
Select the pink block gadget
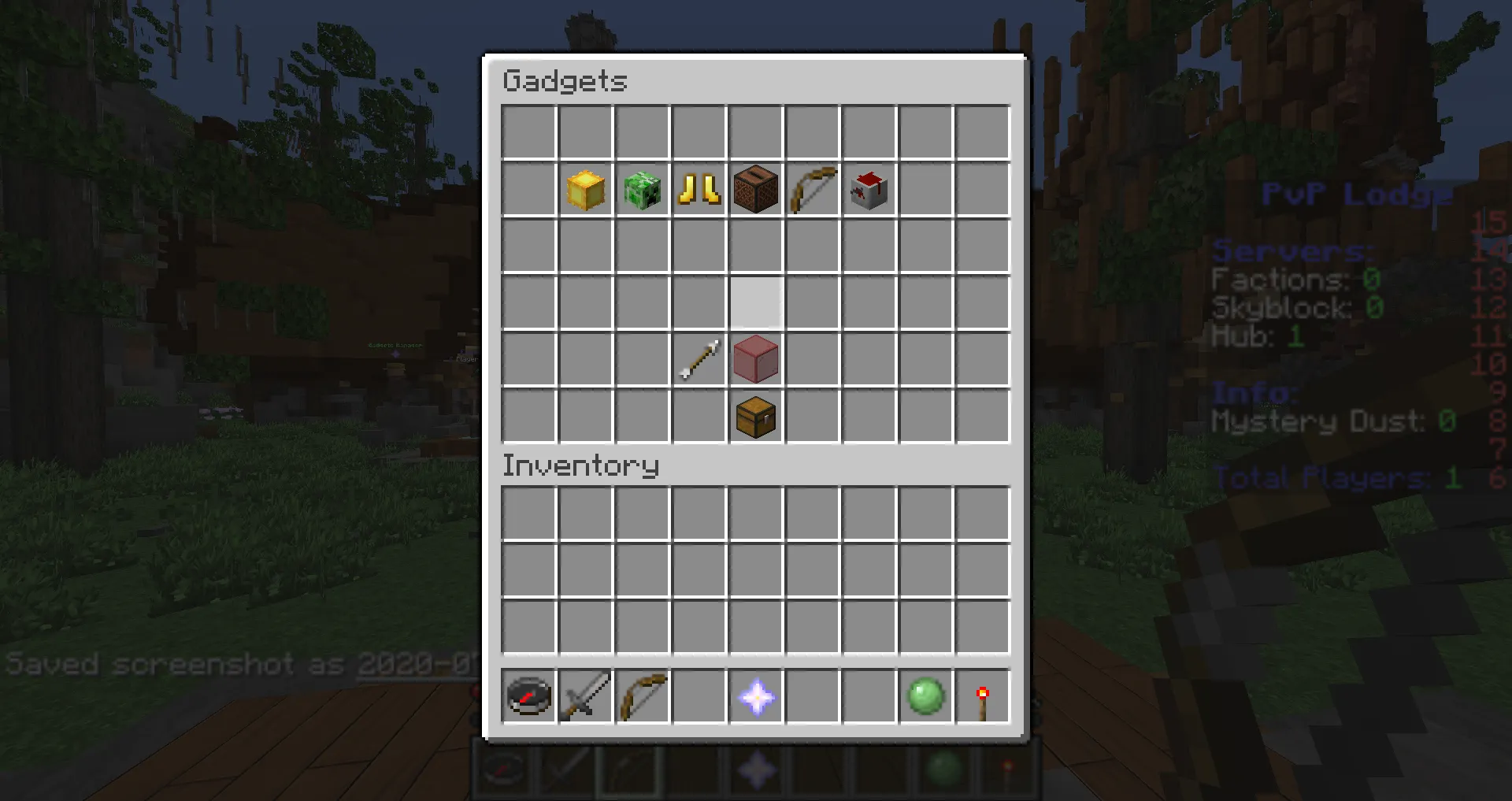[x=755, y=360]
